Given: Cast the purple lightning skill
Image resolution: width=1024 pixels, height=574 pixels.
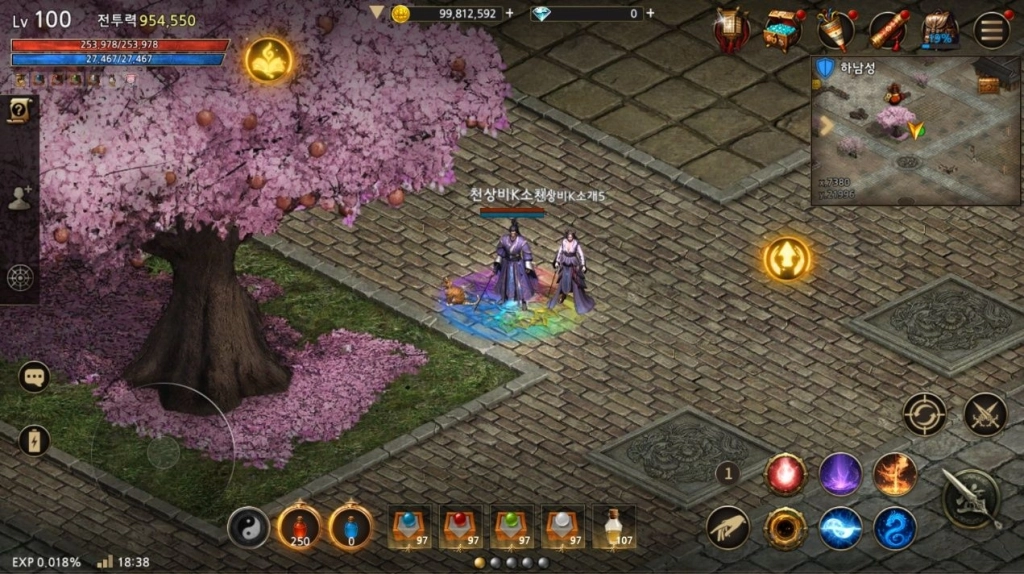Looking at the screenshot, I should click(841, 474).
